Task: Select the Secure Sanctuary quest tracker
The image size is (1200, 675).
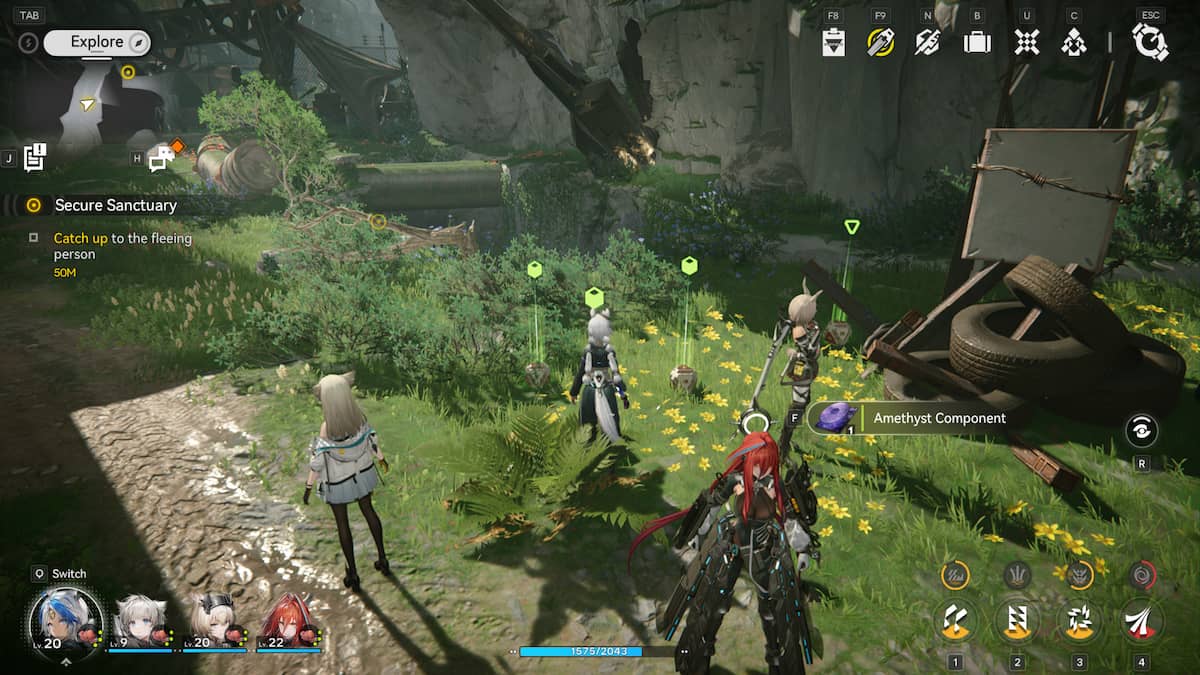Action: 115,205
